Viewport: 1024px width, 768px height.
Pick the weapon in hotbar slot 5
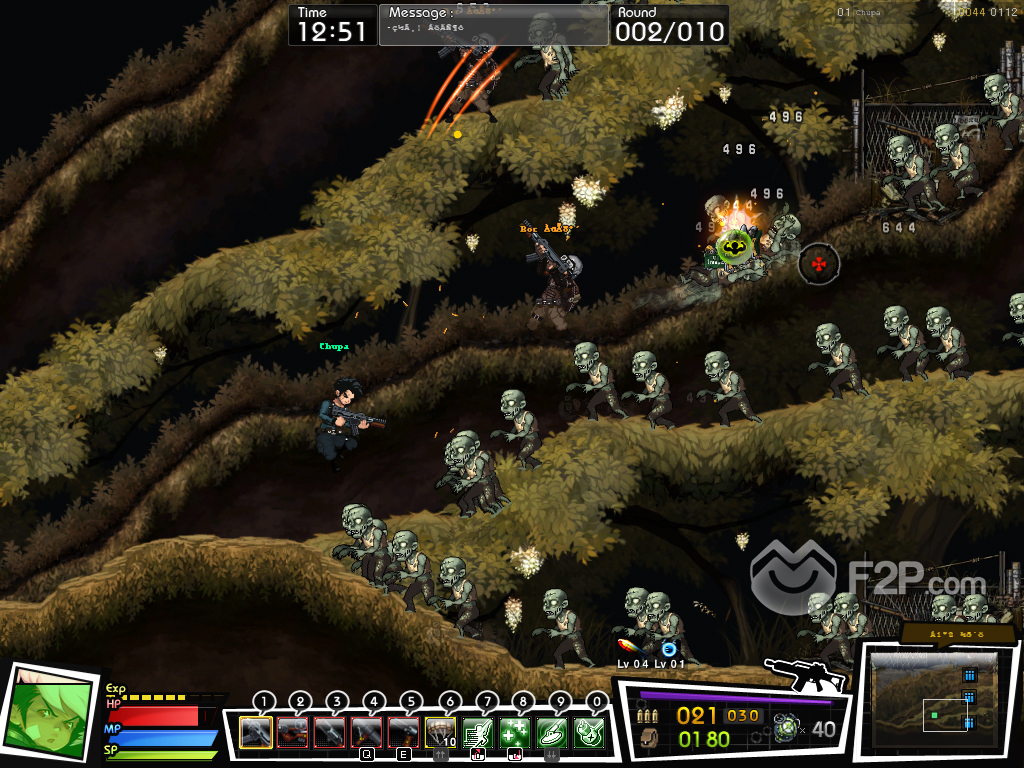[403, 733]
